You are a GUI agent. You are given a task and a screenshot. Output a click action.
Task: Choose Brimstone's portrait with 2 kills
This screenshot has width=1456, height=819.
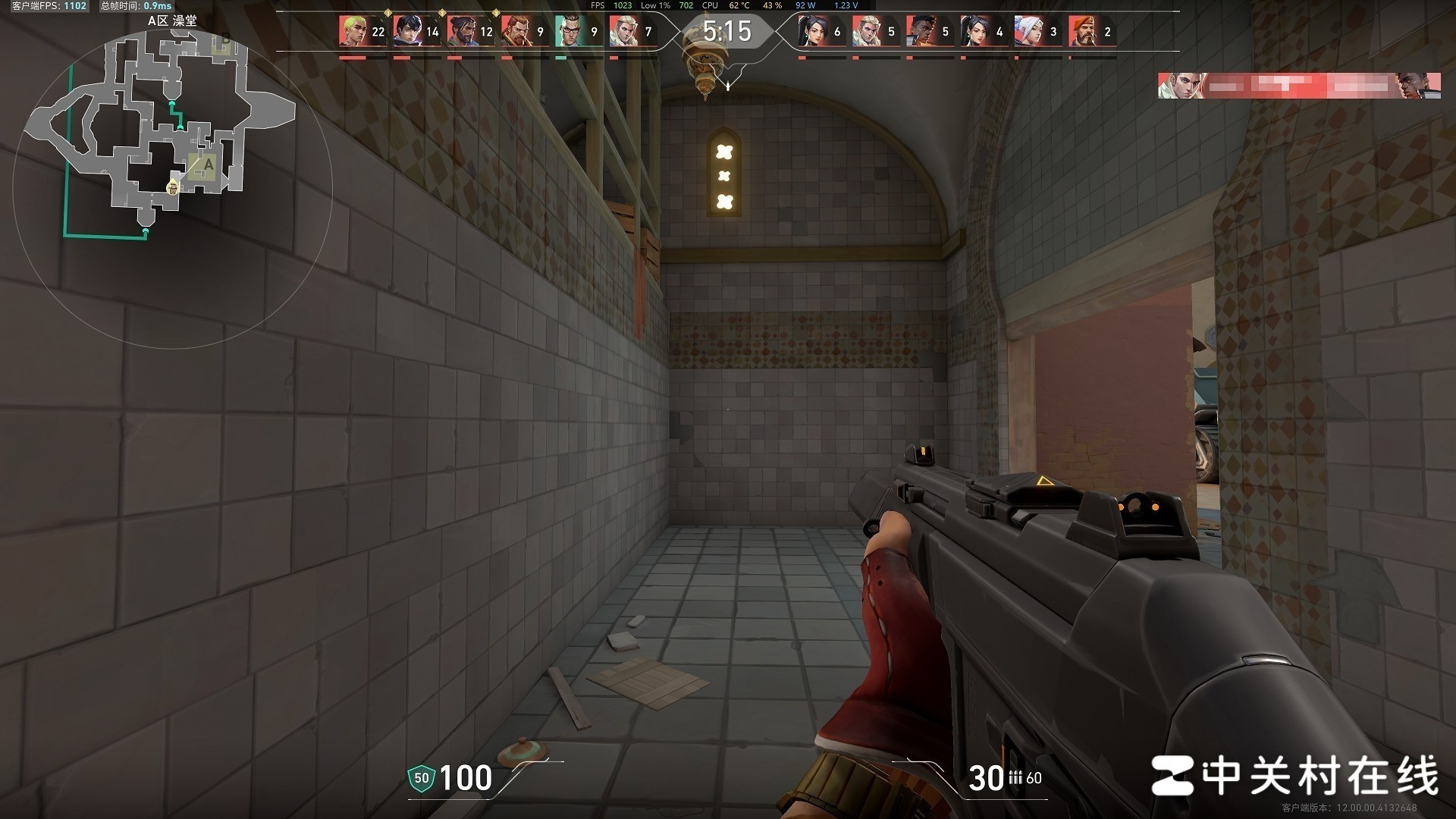tap(1082, 32)
